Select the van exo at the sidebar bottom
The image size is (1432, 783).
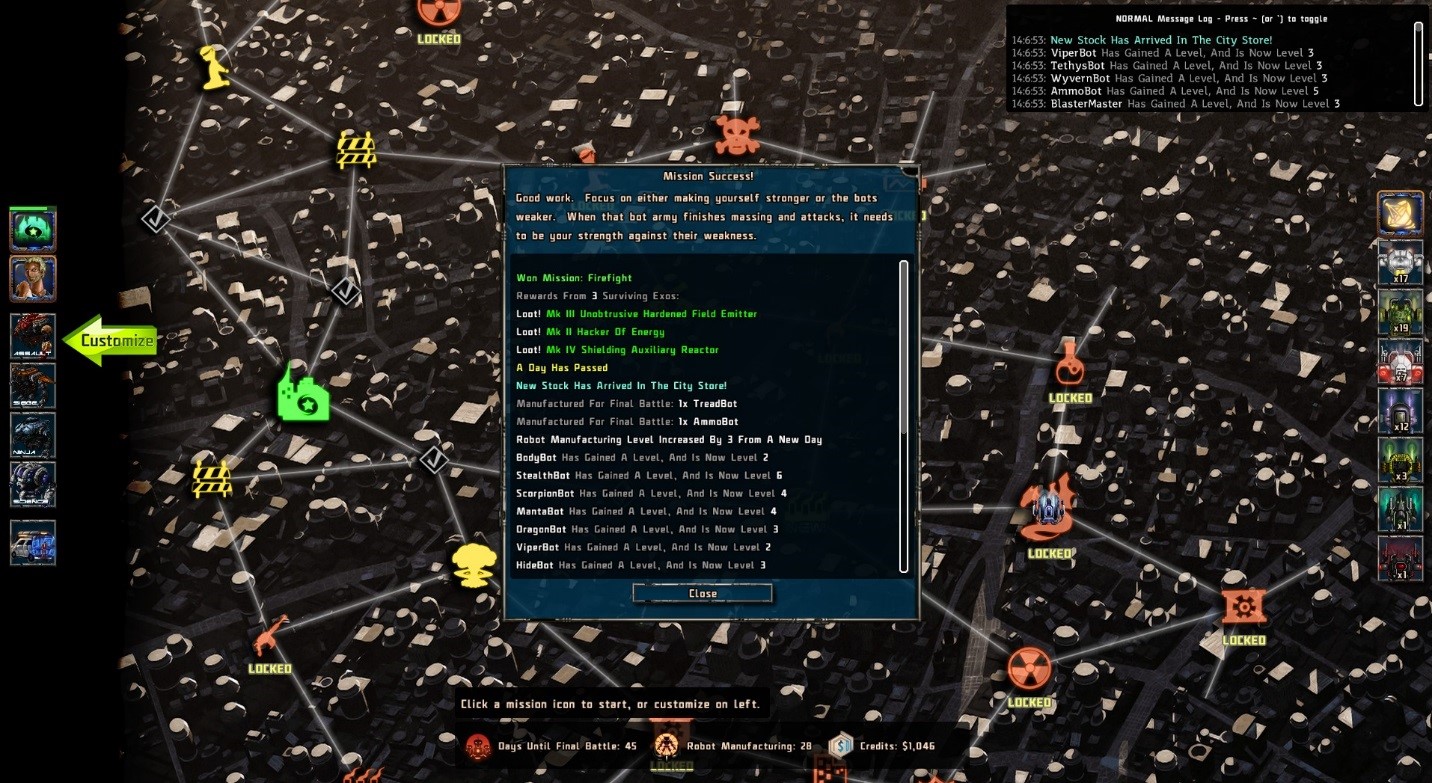[33, 542]
